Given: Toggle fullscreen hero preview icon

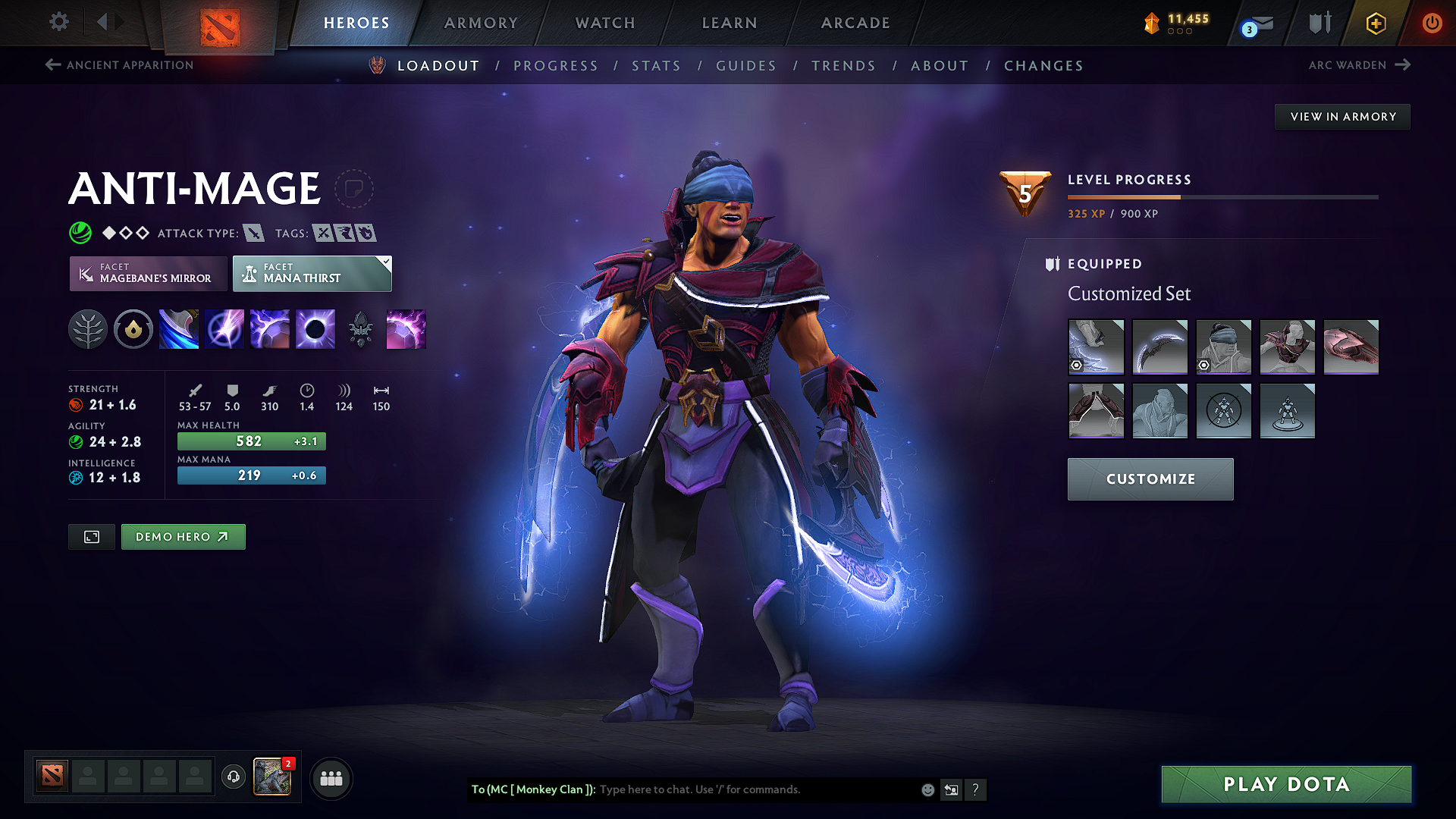Looking at the screenshot, I should (91, 537).
